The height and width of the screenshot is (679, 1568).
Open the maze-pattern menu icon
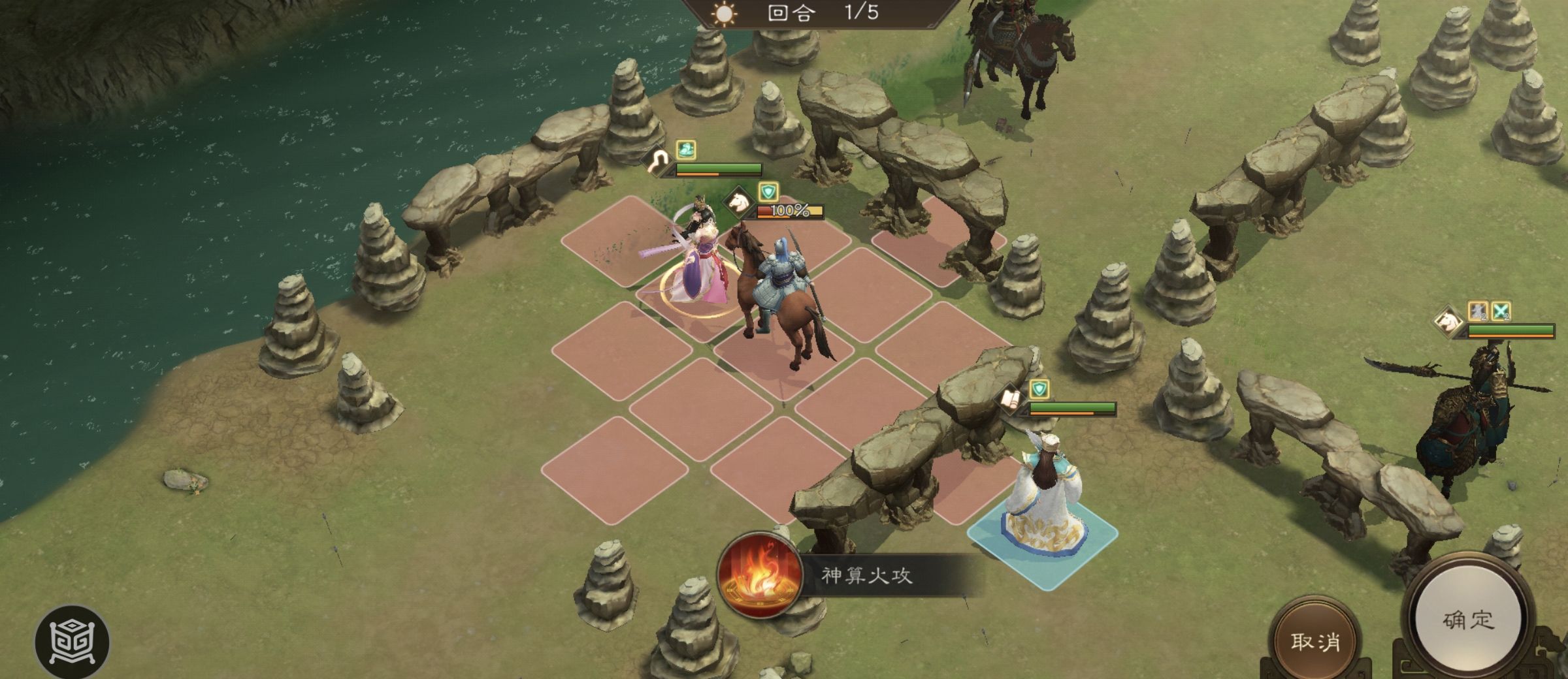click(72, 642)
